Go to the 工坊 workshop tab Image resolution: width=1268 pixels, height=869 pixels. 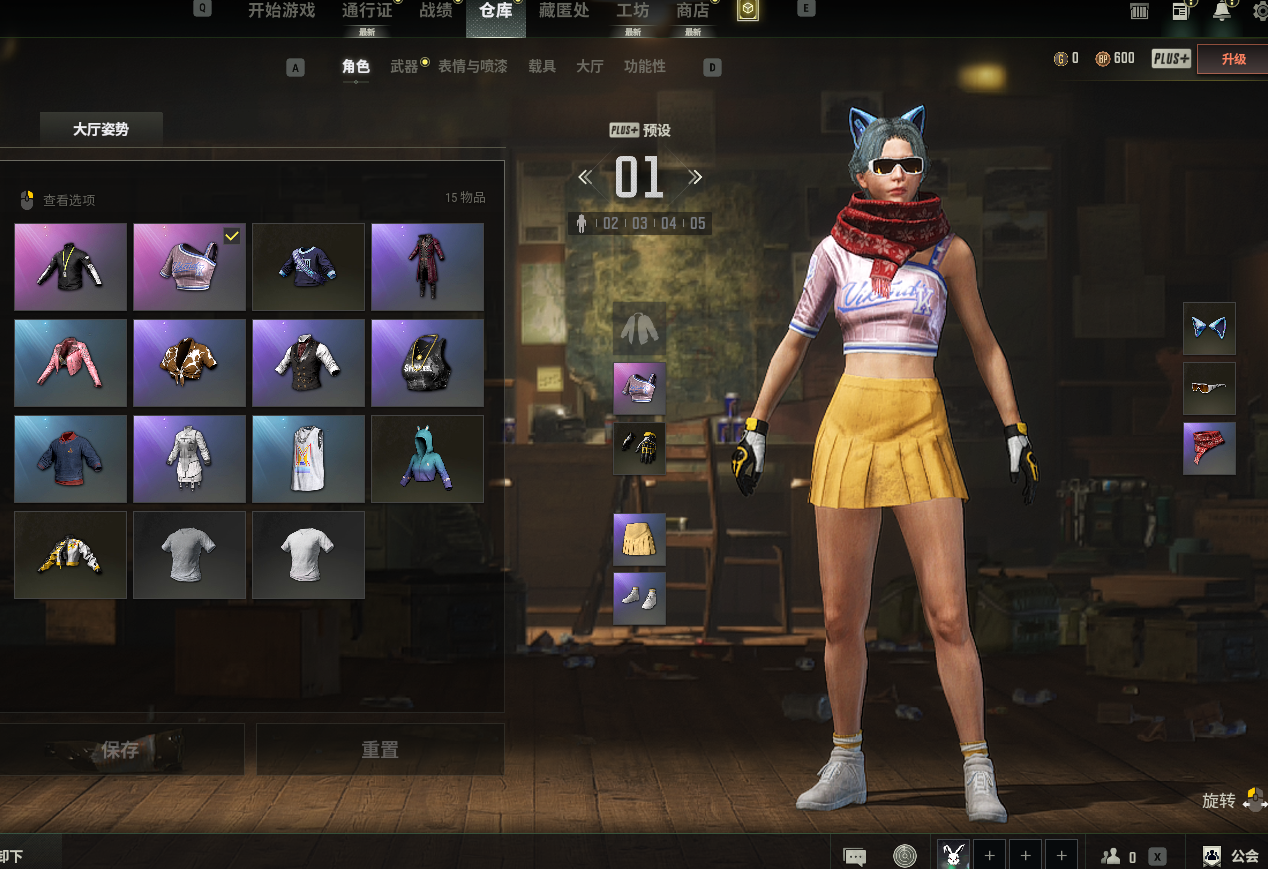pyautogui.click(x=632, y=11)
